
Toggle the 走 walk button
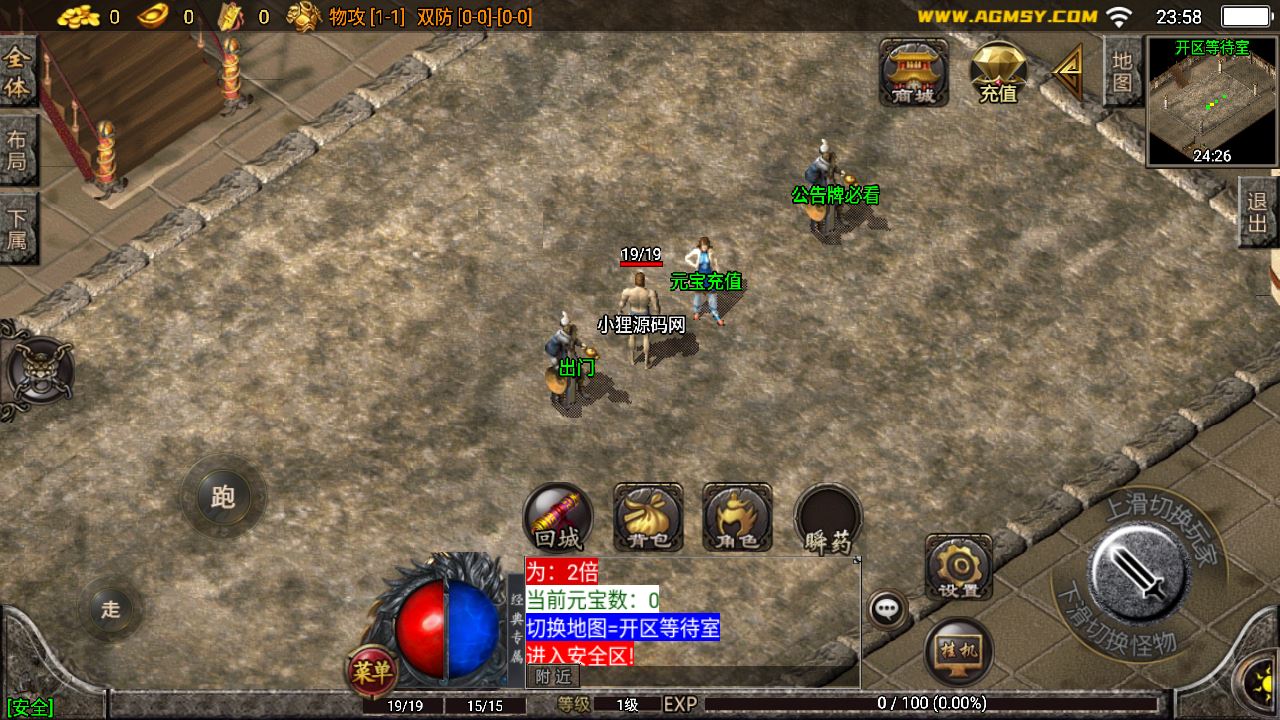coord(110,609)
